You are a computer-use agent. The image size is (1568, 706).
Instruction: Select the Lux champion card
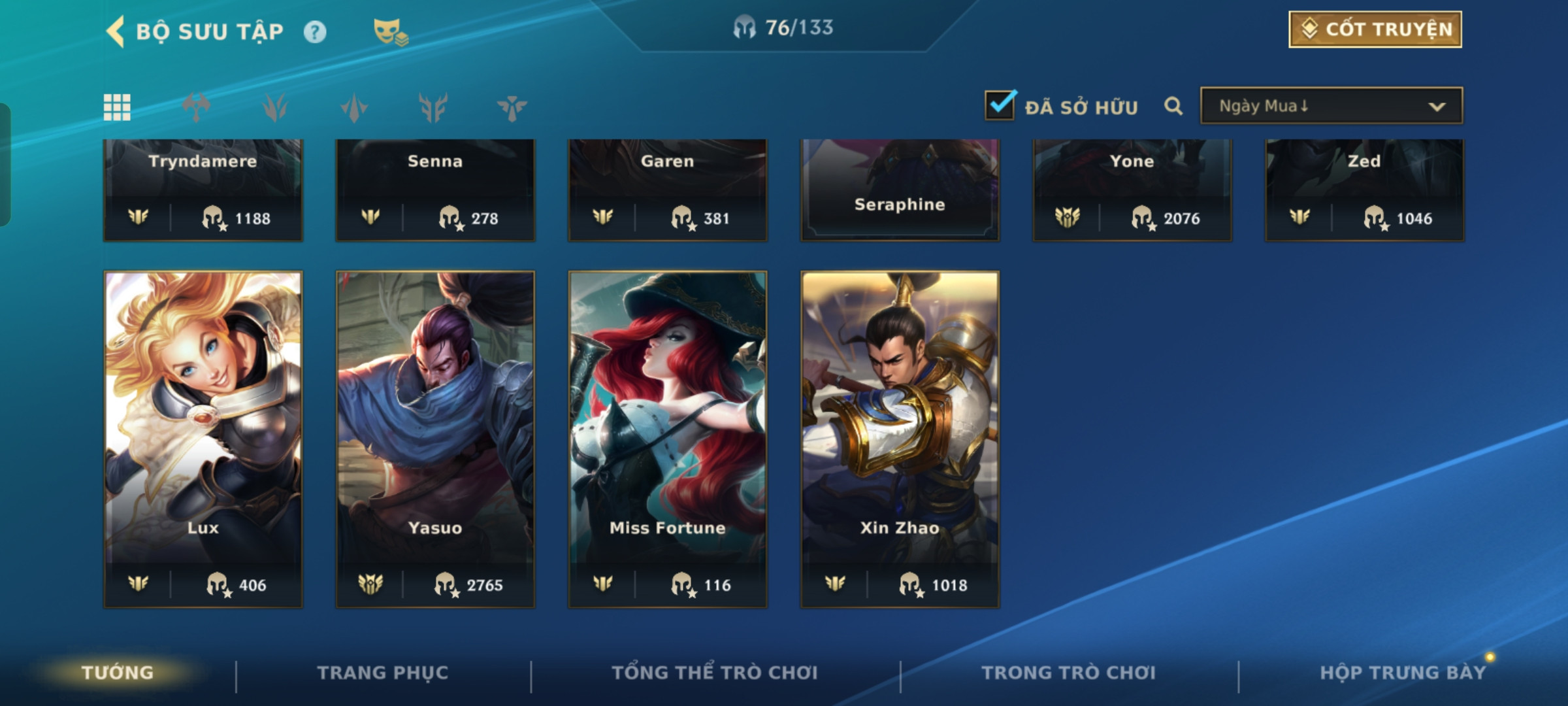tap(203, 438)
